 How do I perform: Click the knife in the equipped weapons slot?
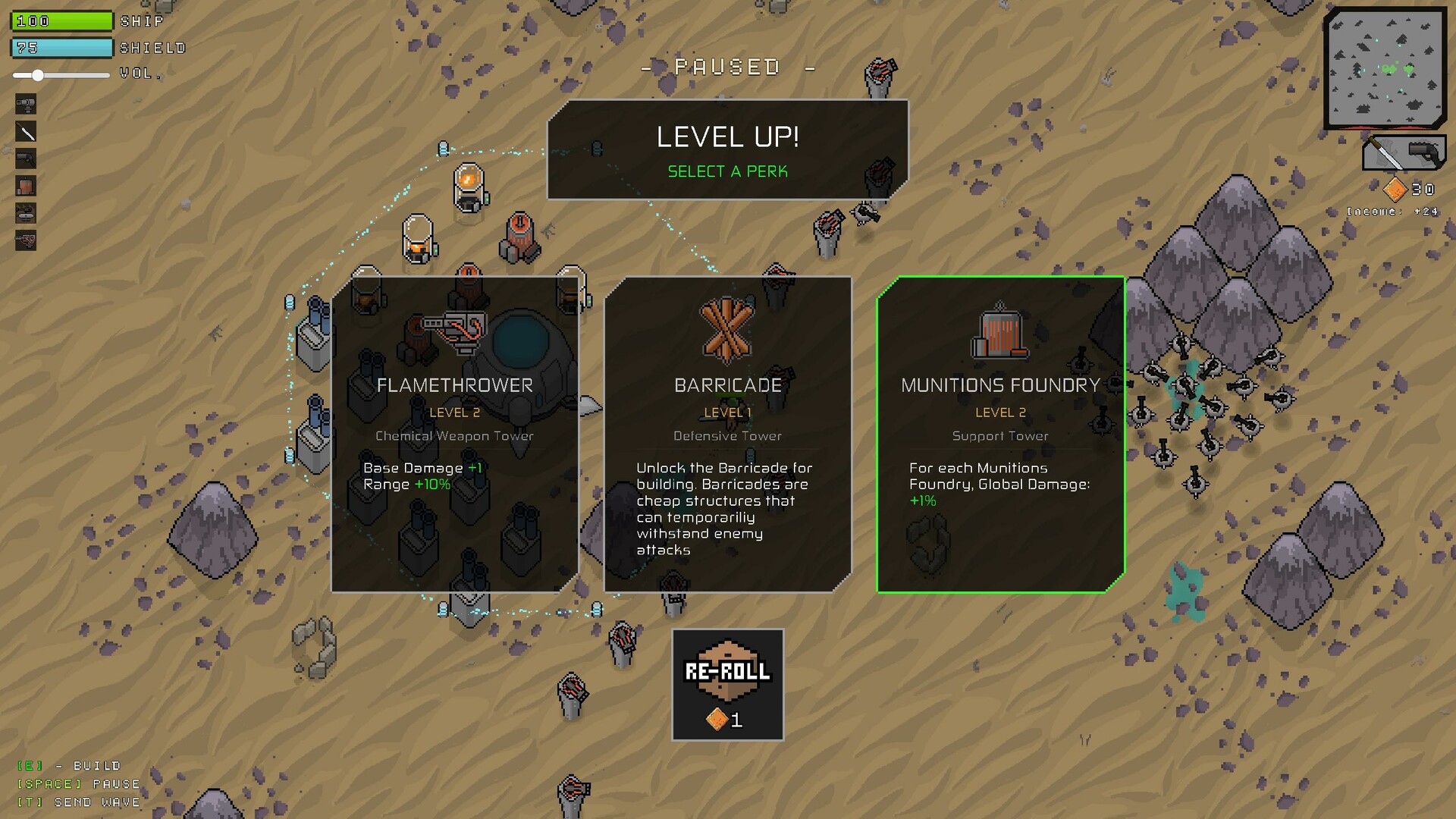coord(1385,153)
